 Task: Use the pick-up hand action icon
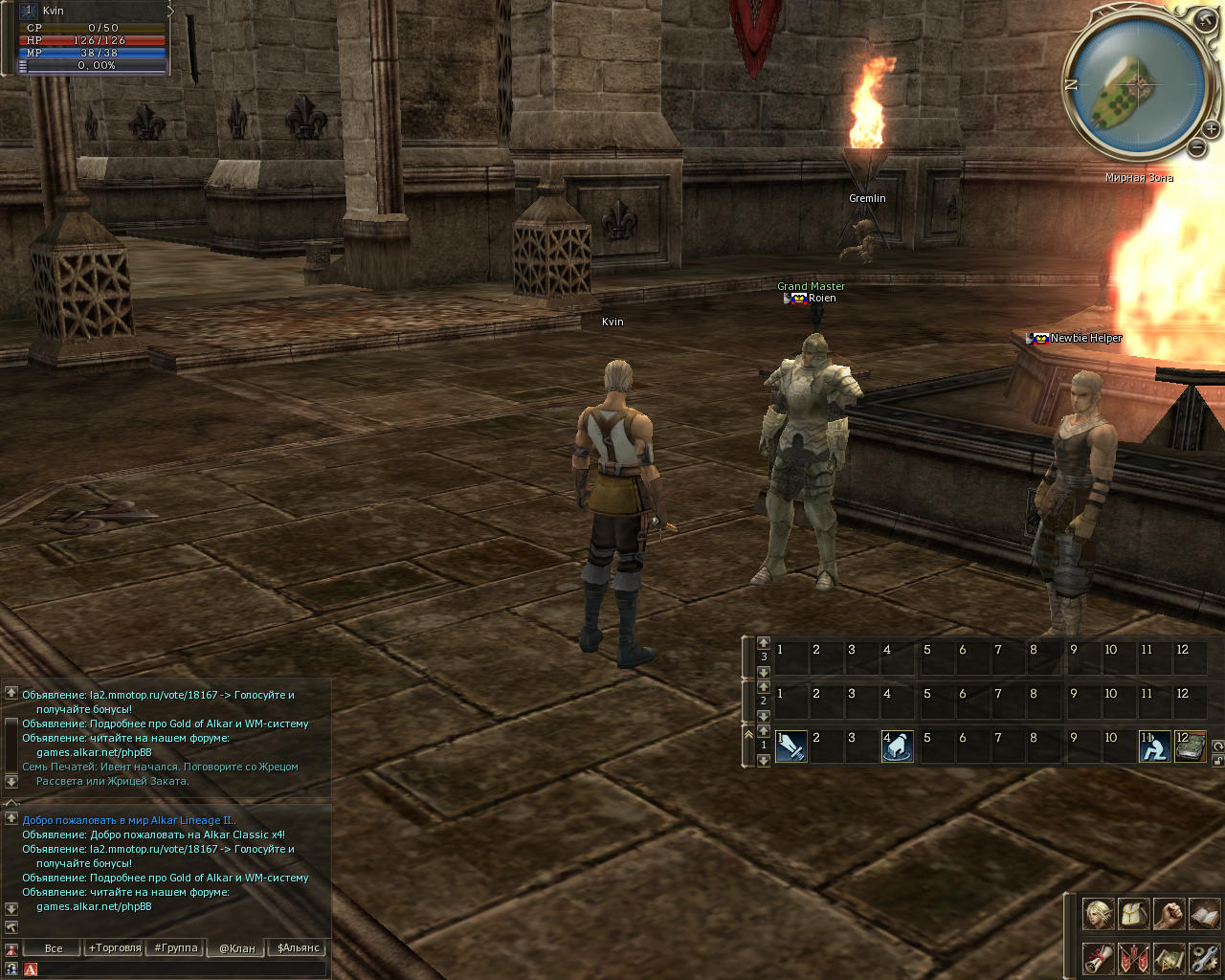897,746
